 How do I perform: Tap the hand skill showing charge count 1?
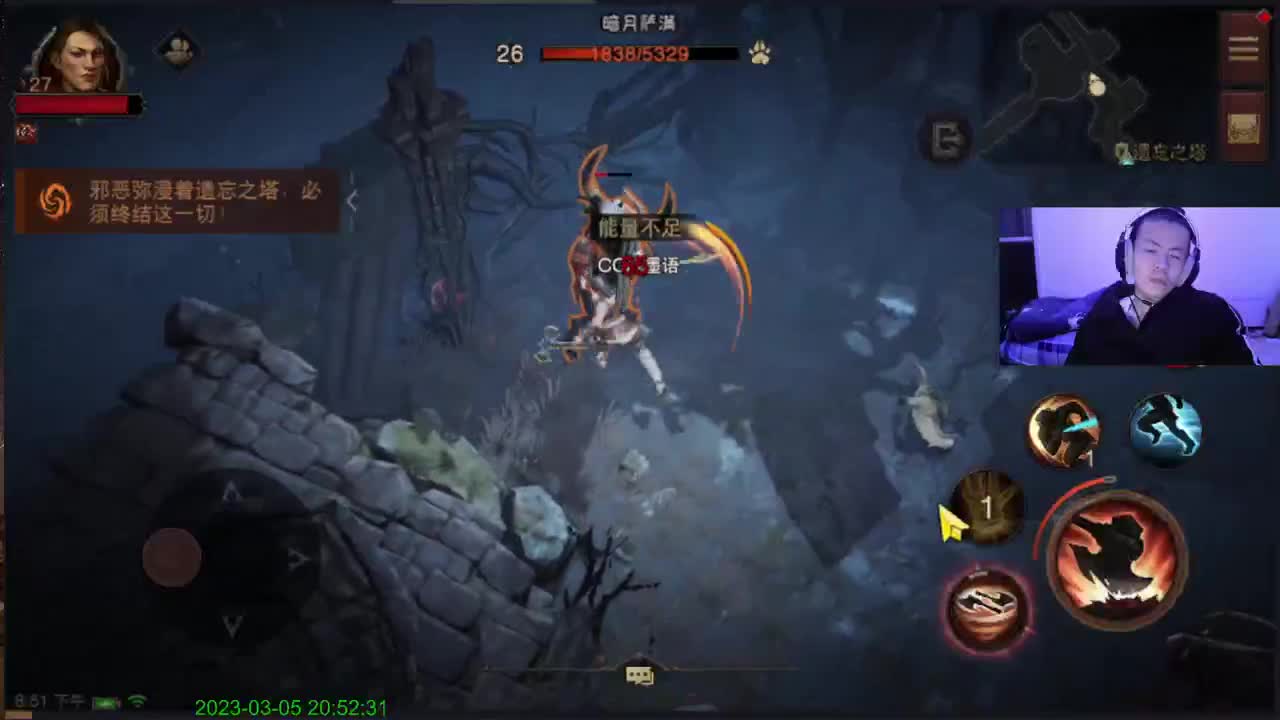click(988, 508)
